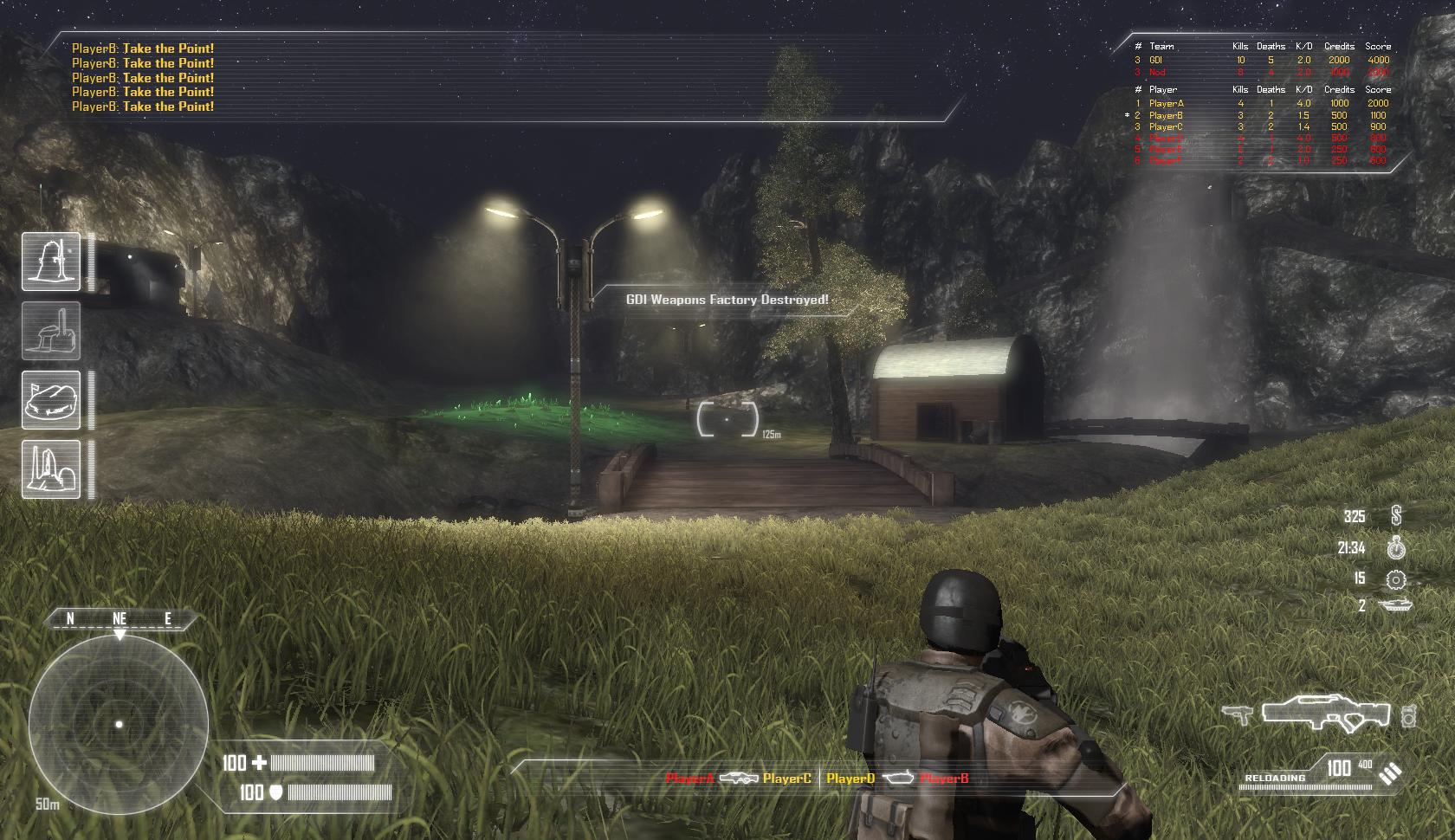The image size is (1455, 840).
Task: Select the pistol sidearm weapon icon
Action: click(1238, 715)
